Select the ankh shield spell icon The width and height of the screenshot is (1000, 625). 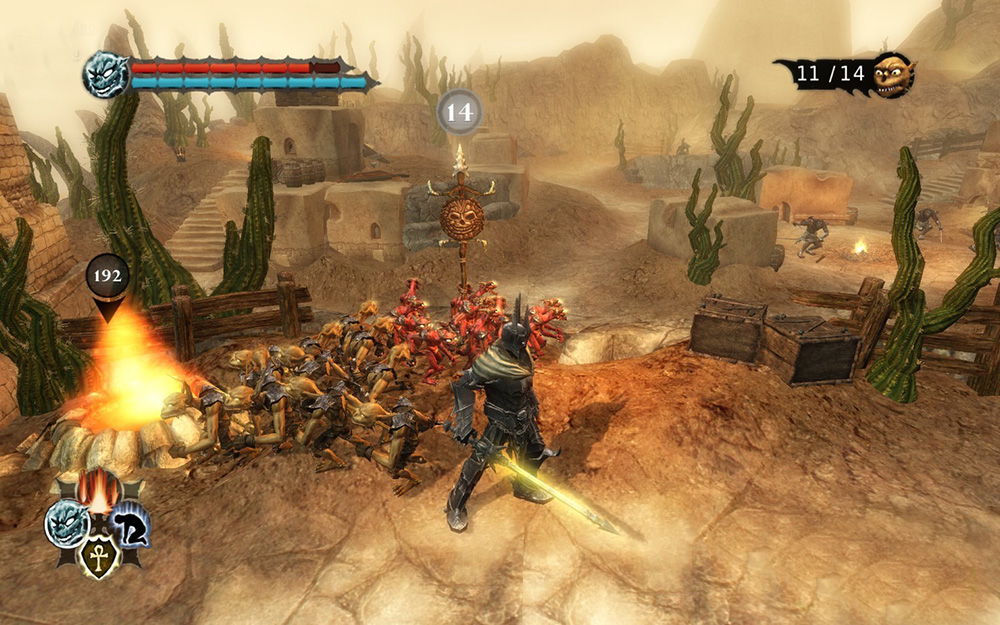[98, 555]
